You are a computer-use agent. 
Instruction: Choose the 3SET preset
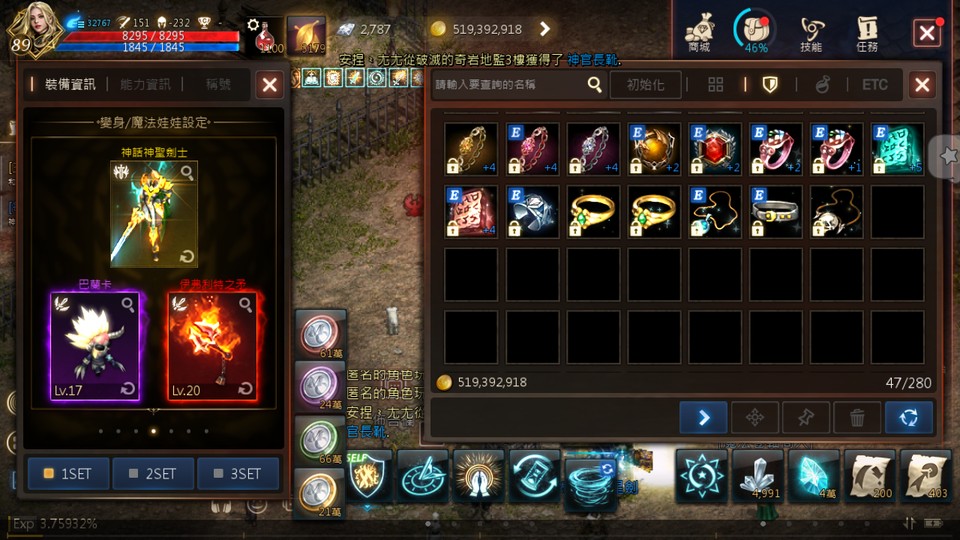point(238,474)
